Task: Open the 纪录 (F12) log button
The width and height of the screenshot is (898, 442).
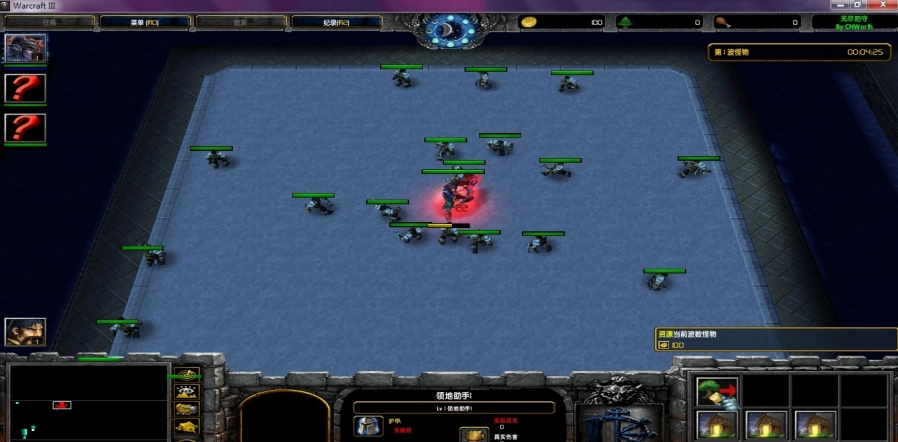Action: [x=337, y=21]
